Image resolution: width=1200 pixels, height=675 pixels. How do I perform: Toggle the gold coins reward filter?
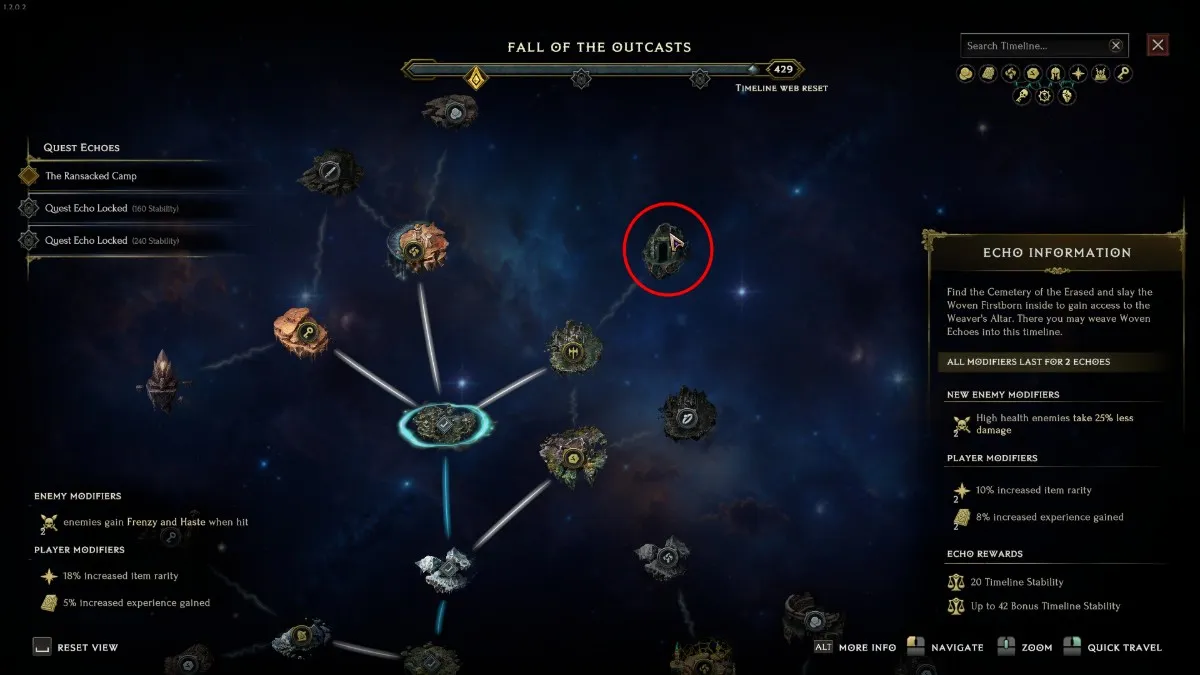[966, 73]
